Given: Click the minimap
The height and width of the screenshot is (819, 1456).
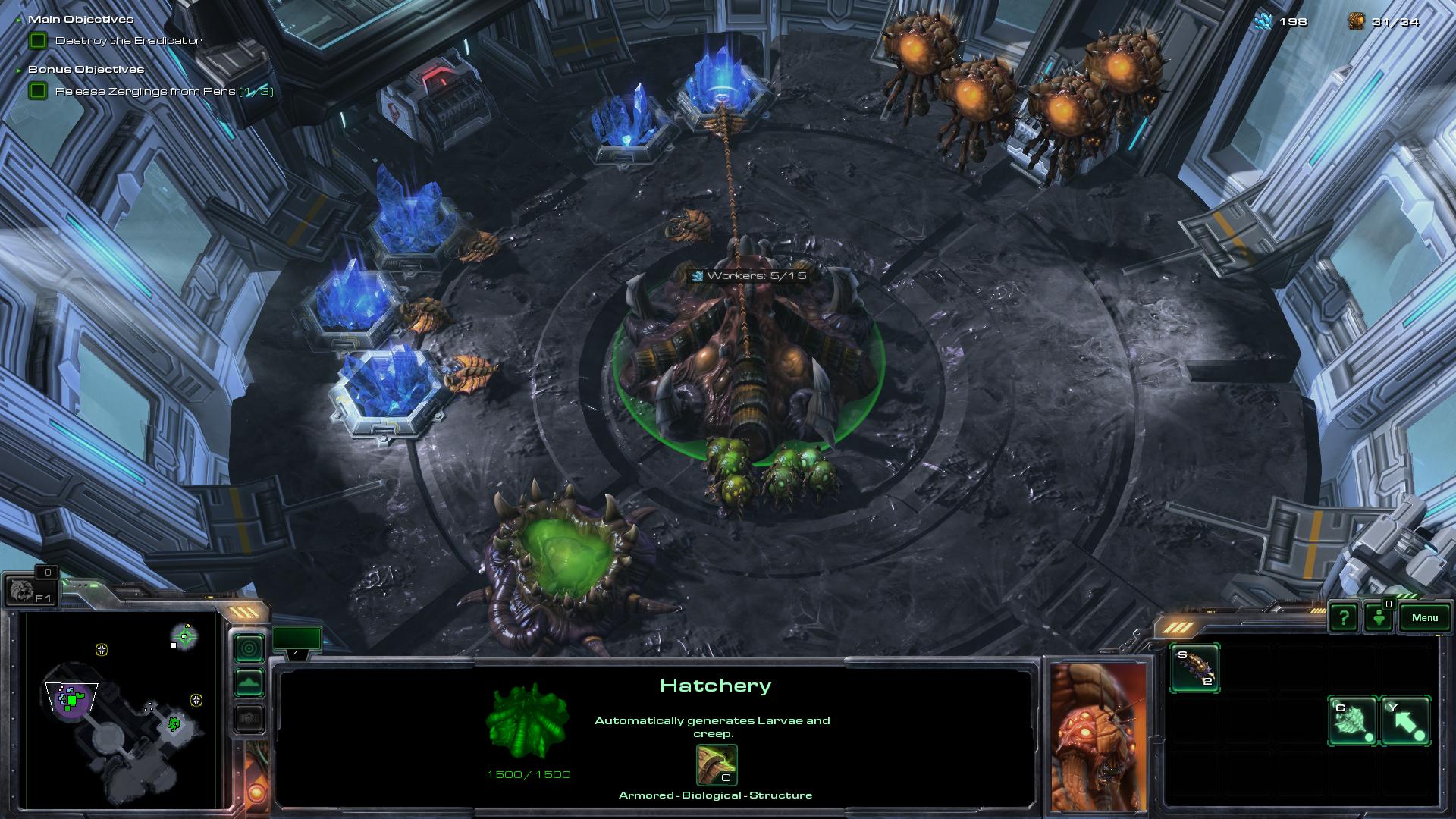Looking at the screenshot, I should coord(121,709).
